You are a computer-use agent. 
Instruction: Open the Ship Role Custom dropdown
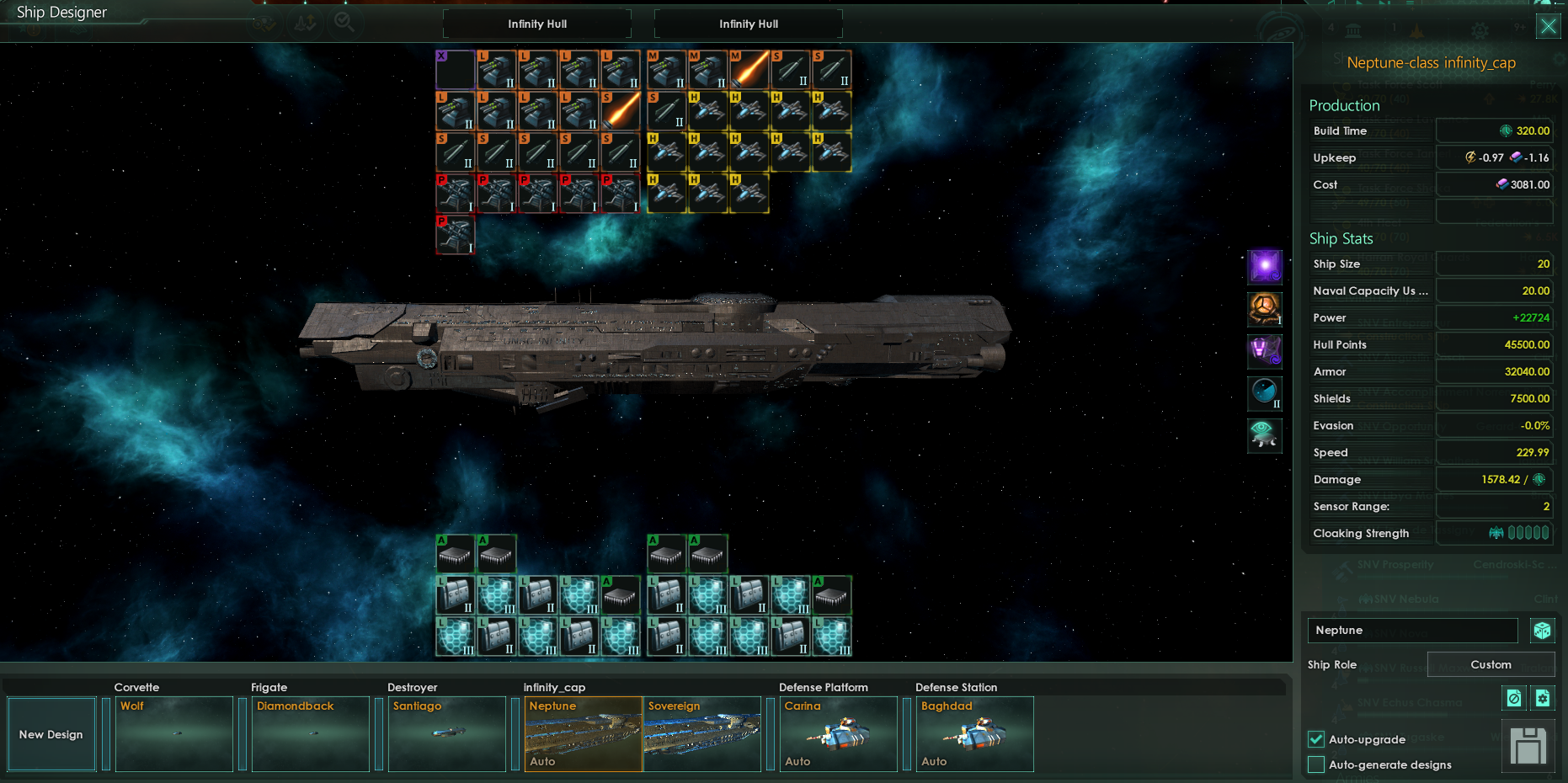(1490, 664)
